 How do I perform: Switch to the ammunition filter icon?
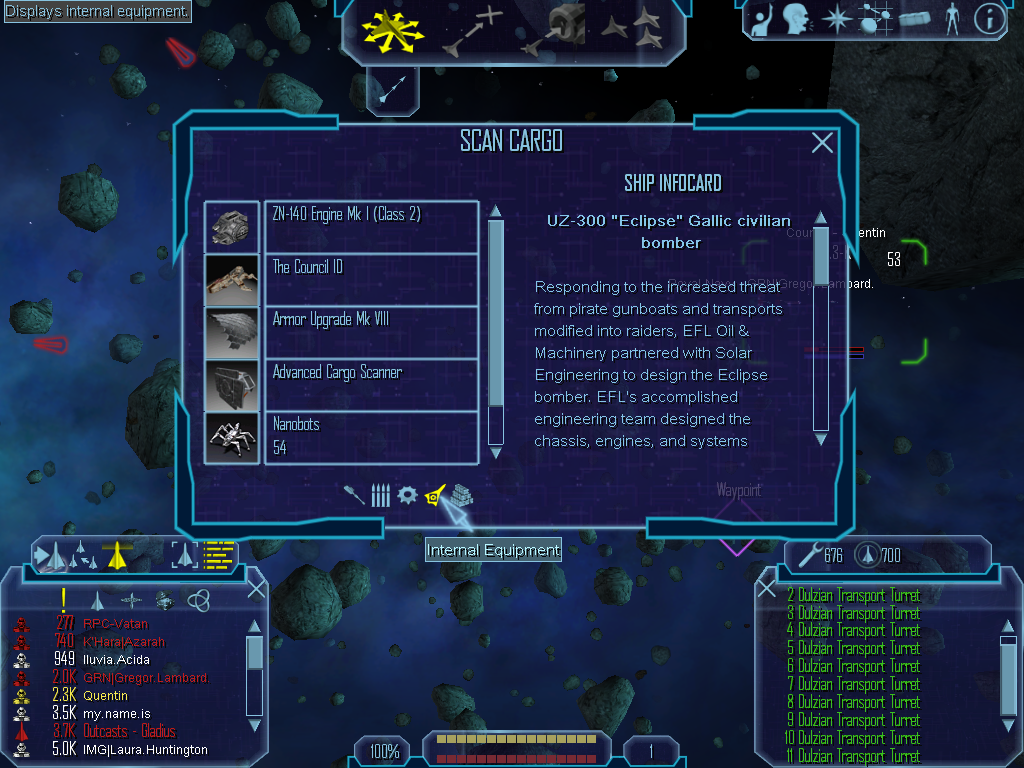click(380, 495)
